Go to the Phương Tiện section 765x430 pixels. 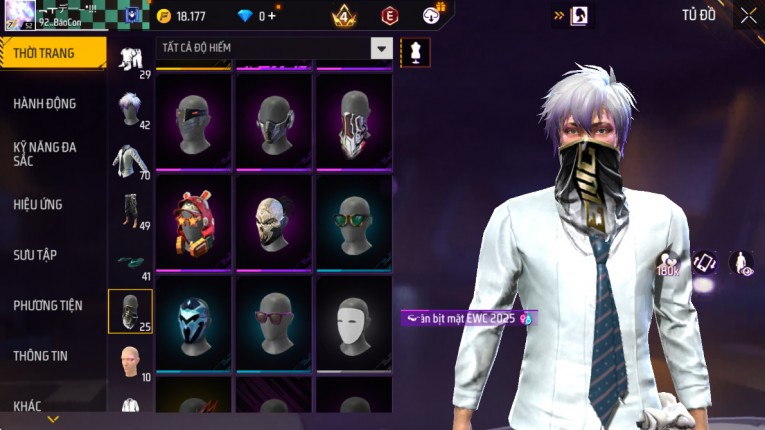click(48, 305)
